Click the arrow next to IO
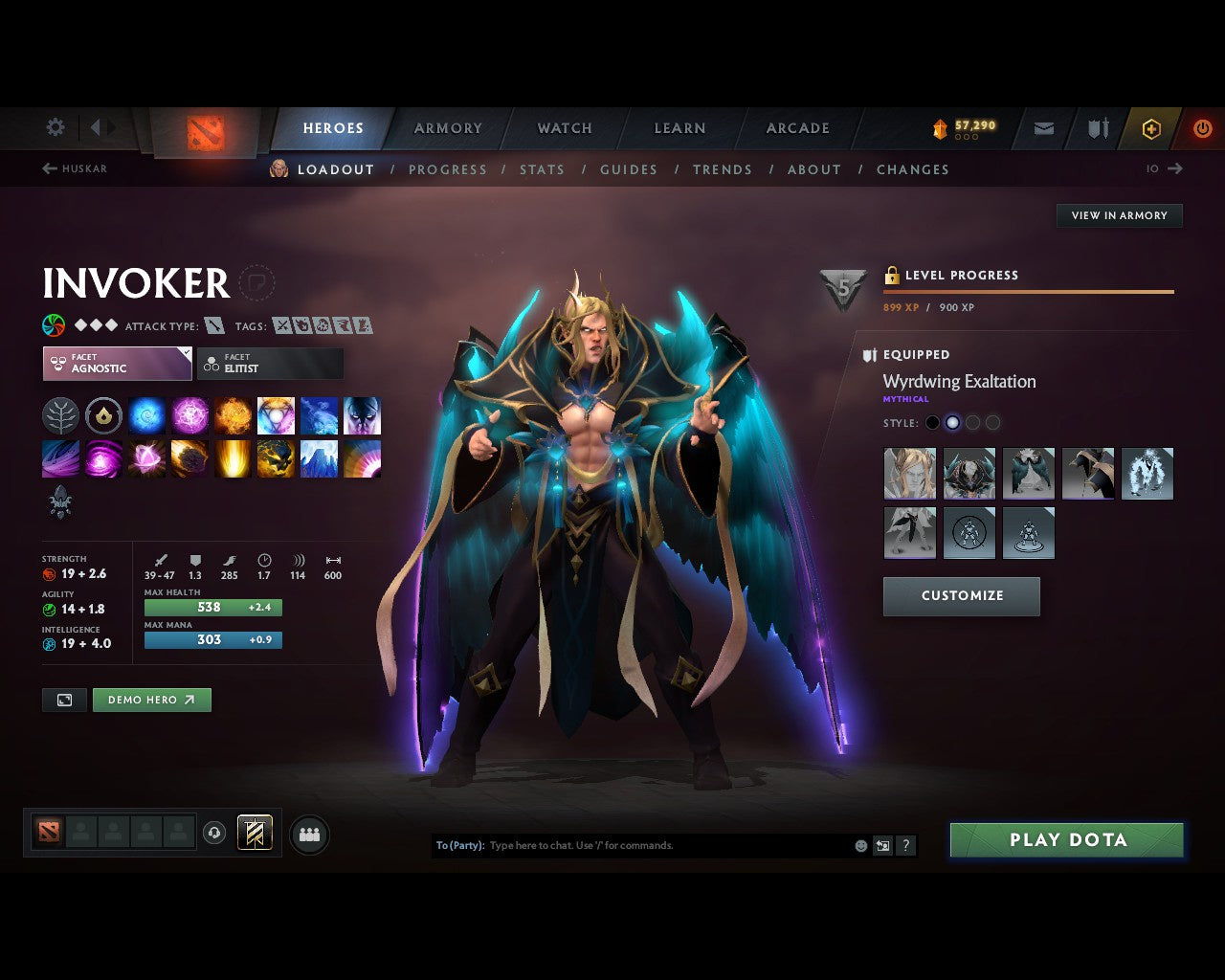Image resolution: width=1225 pixels, height=980 pixels. tap(1175, 168)
